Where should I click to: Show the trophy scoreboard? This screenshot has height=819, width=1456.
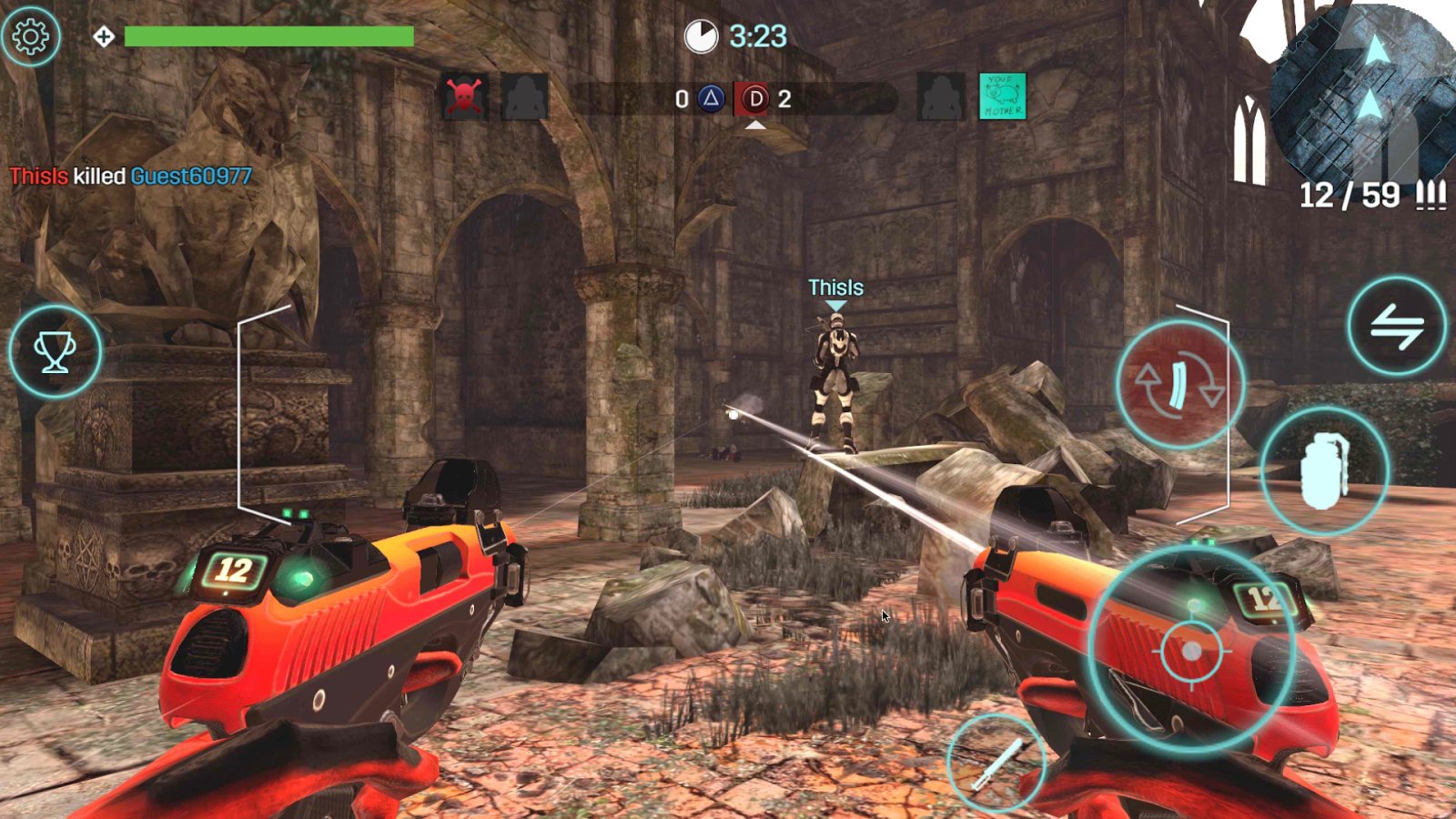pyautogui.click(x=55, y=351)
